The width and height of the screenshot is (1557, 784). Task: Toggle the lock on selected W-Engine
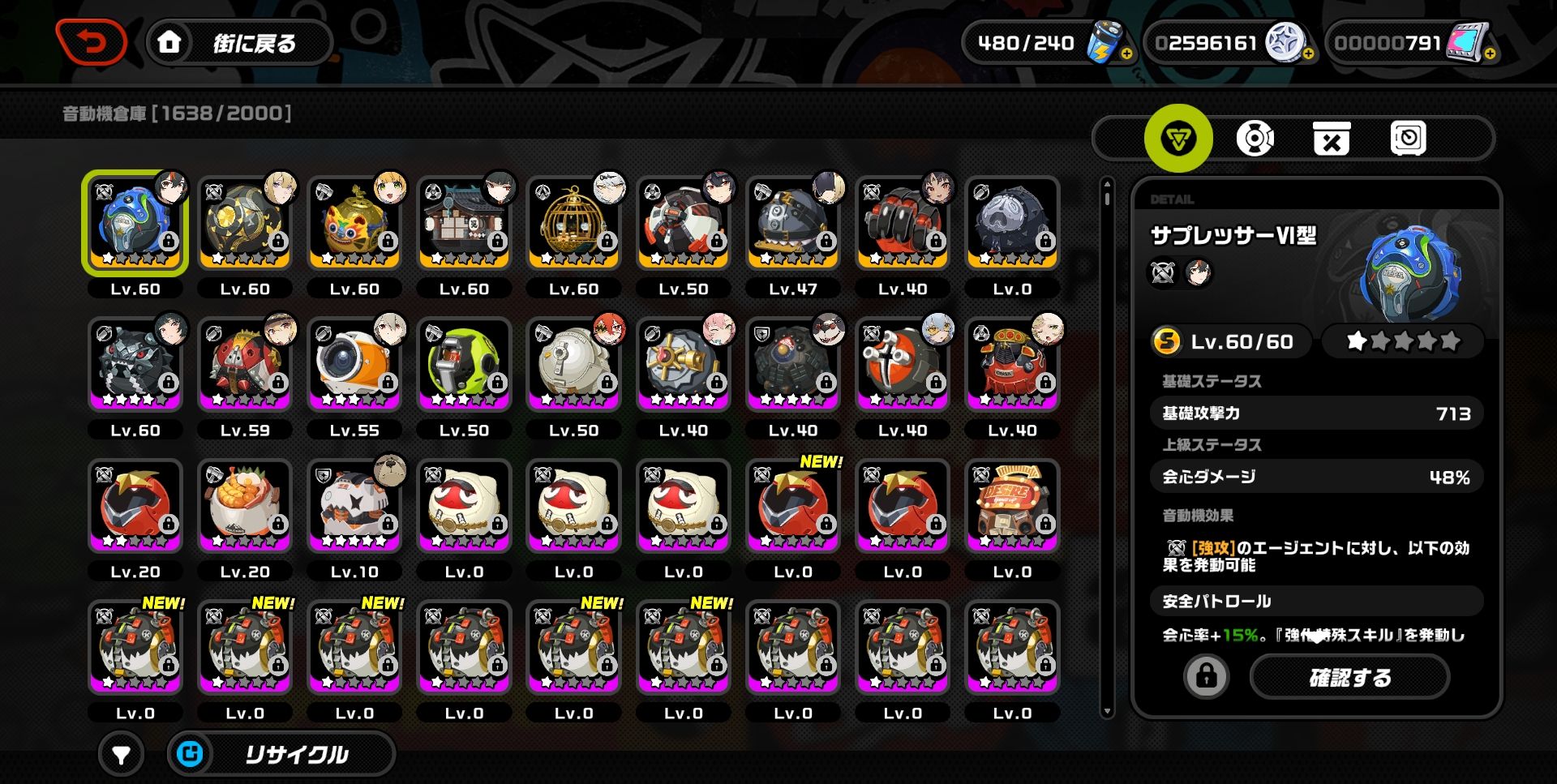pyautogui.click(x=1206, y=676)
